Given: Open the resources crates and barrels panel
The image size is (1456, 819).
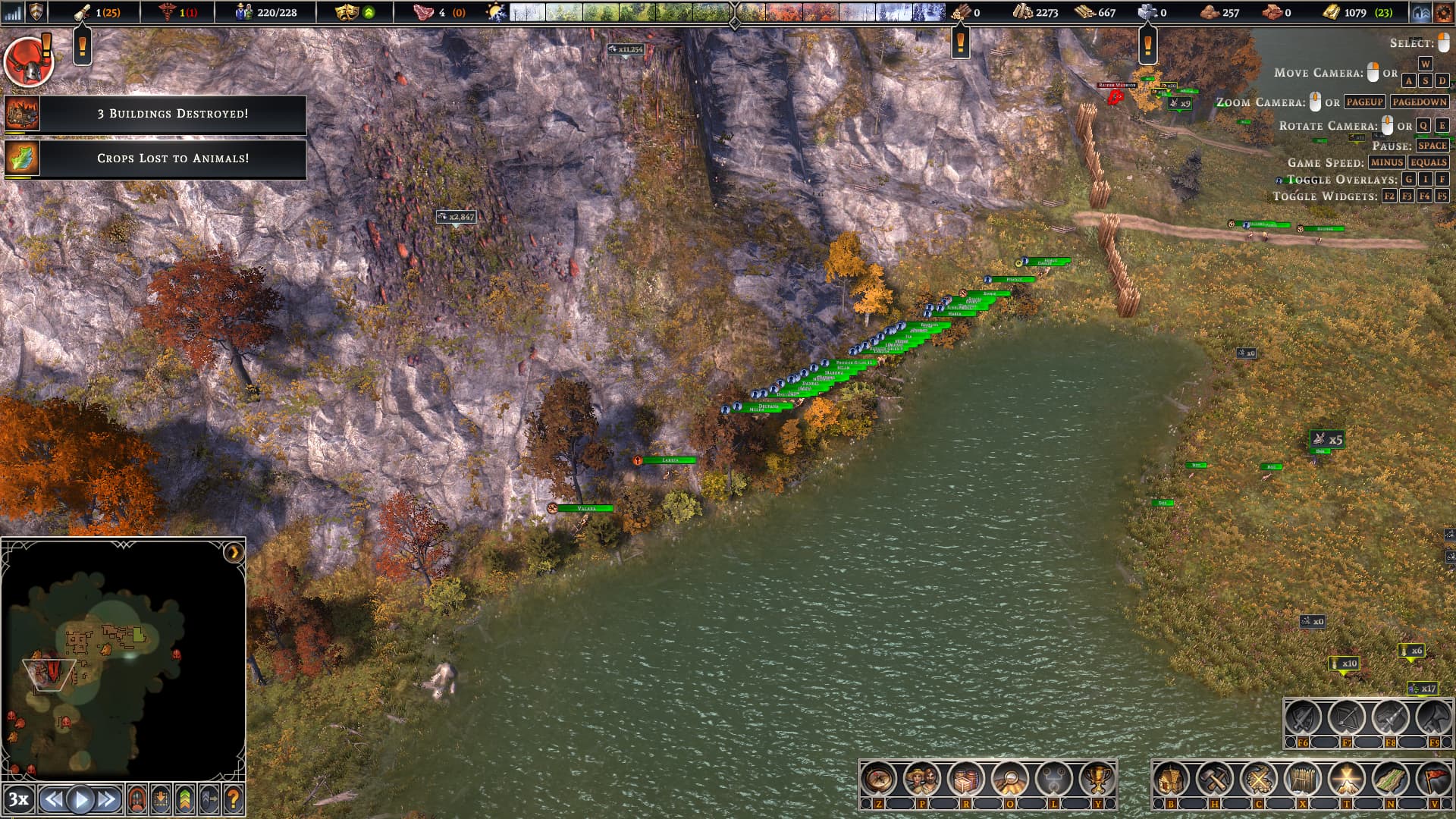Looking at the screenshot, I should click(966, 779).
